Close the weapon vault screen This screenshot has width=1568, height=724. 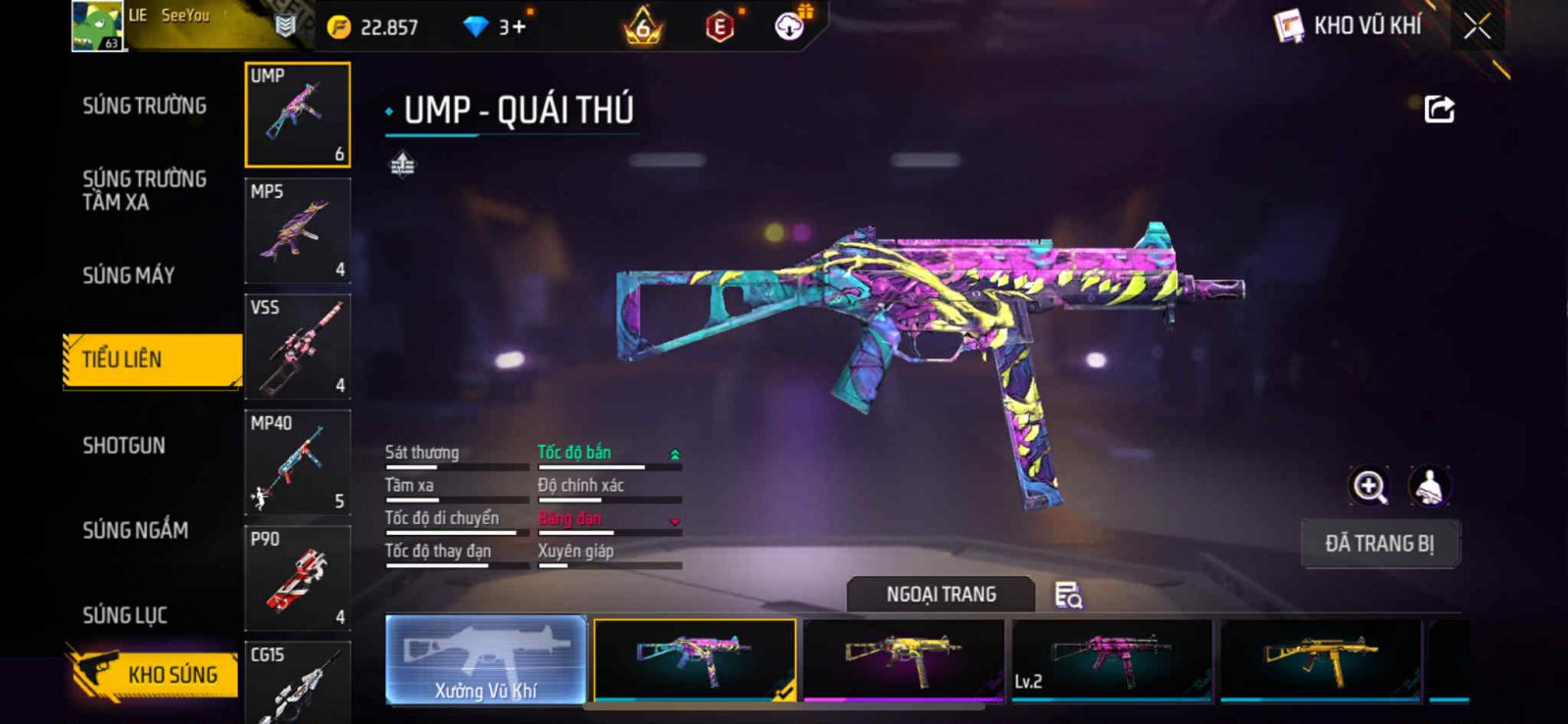(1477, 26)
